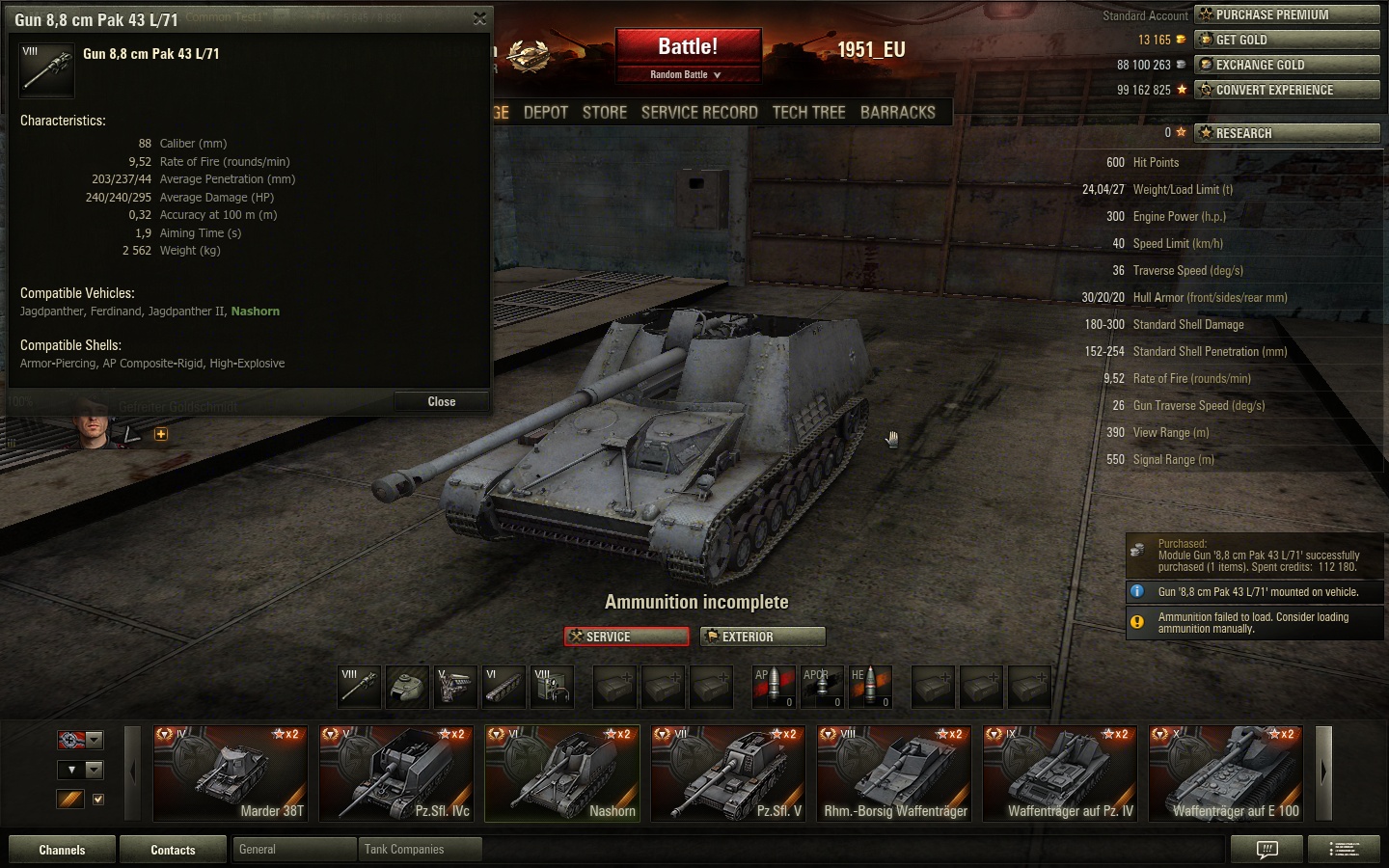Switch to the Store tab
Screen dimensions: 1389x868
[x=605, y=112]
